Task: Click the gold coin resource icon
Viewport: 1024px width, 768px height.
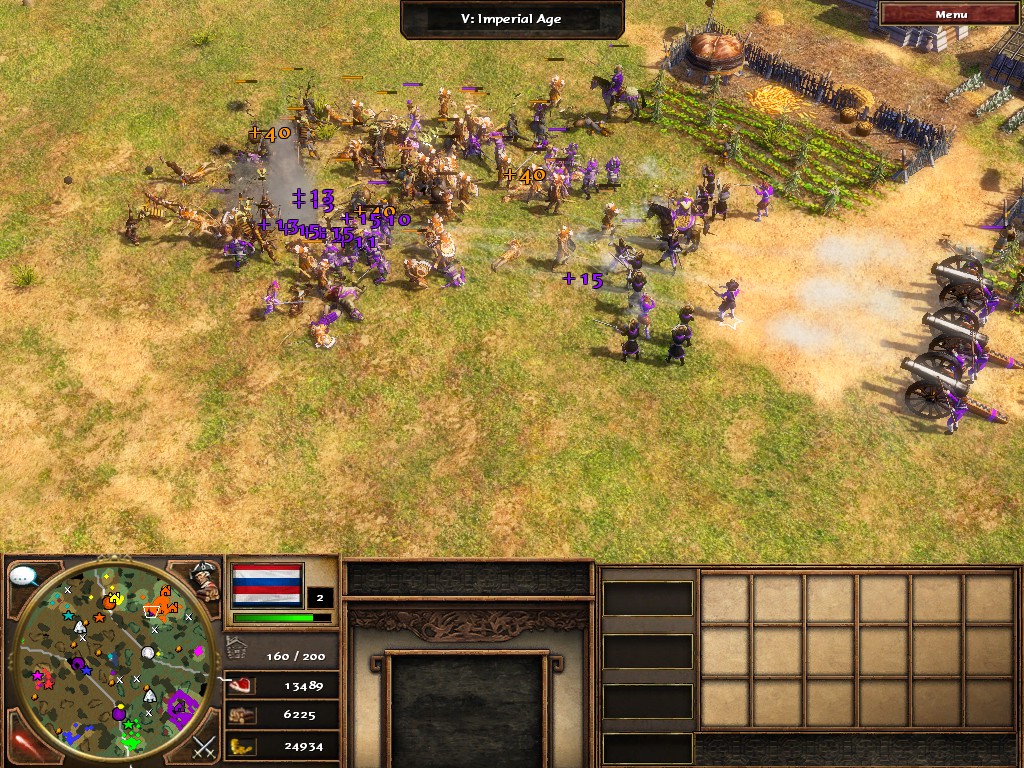Action: point(241,745)
